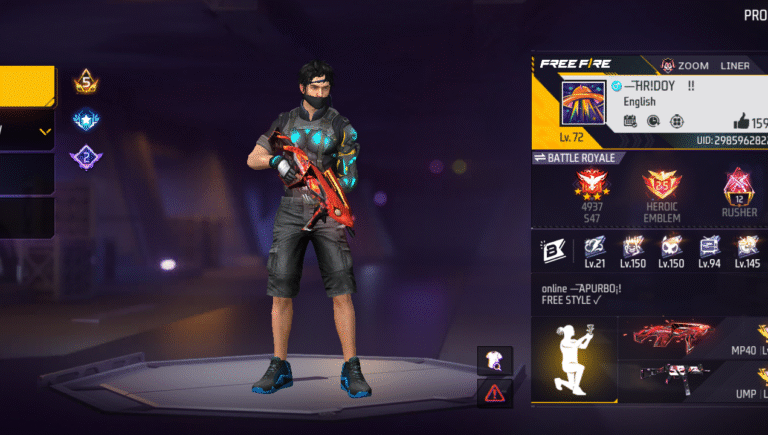Select the highlighted yellow tab on left
The image size is (768, 435).
(27, 87)
